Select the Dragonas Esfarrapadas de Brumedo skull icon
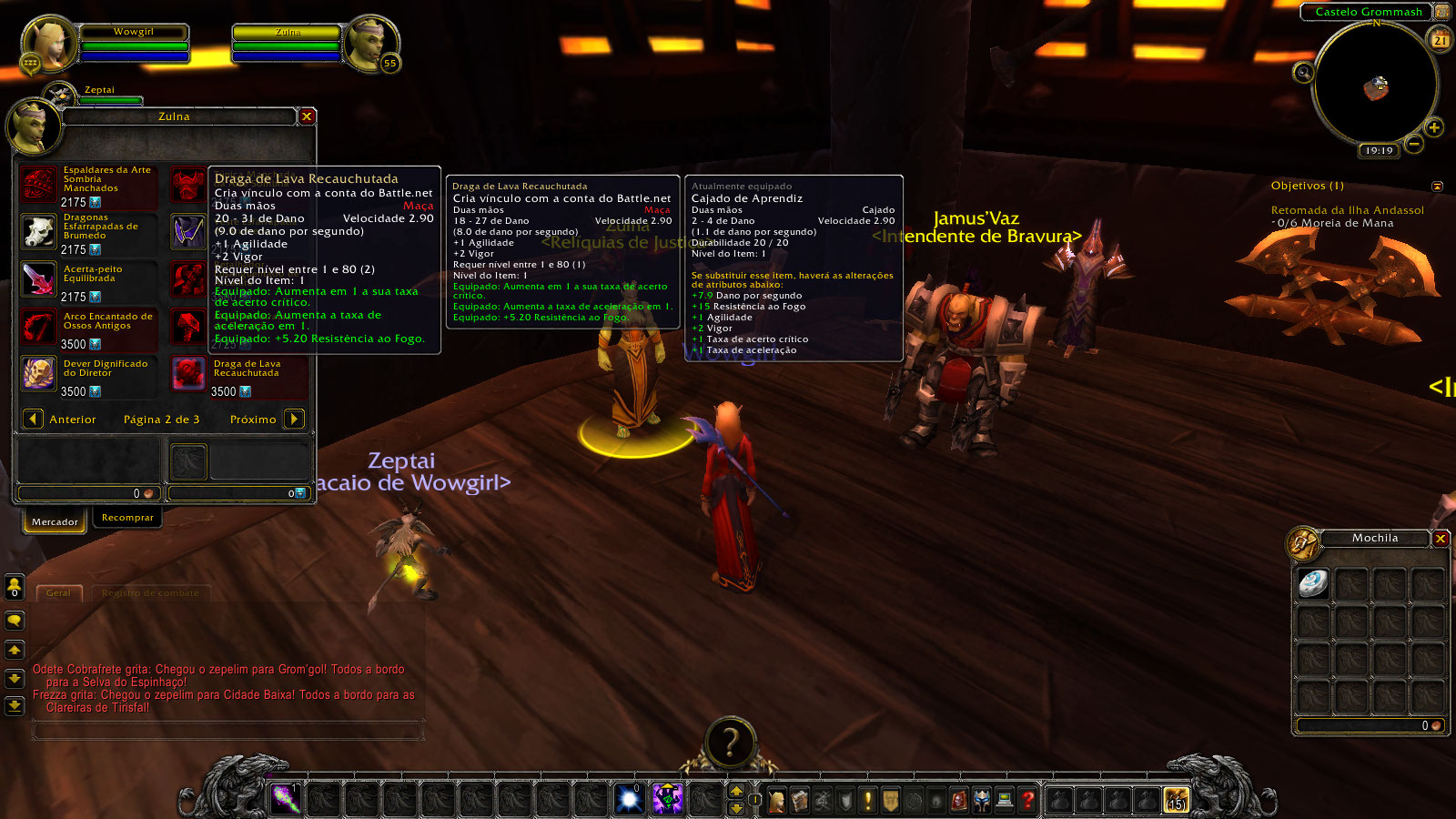The image size is (1456, 819). point(38,233)
